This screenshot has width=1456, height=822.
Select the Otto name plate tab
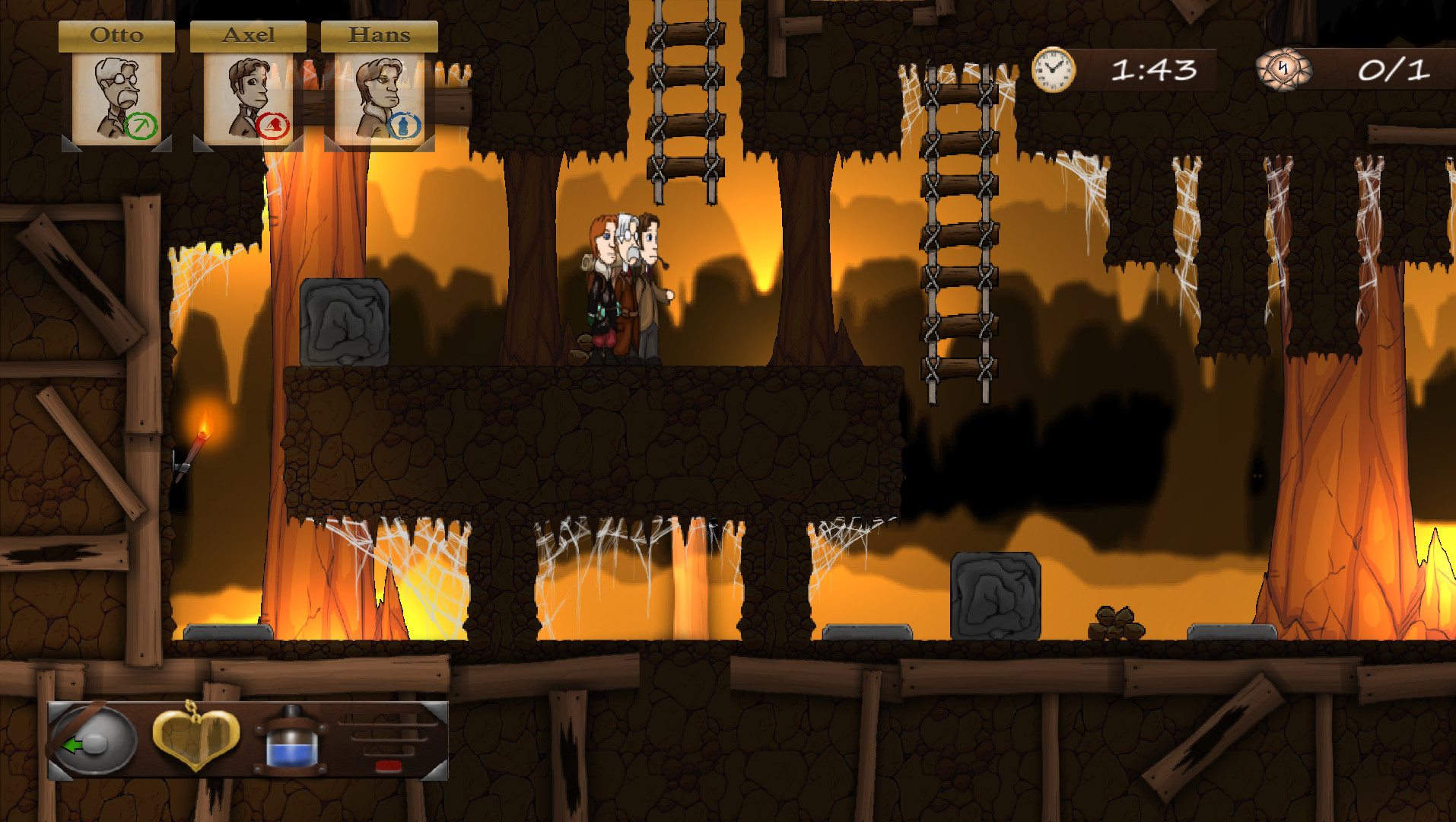click(116, 34)
